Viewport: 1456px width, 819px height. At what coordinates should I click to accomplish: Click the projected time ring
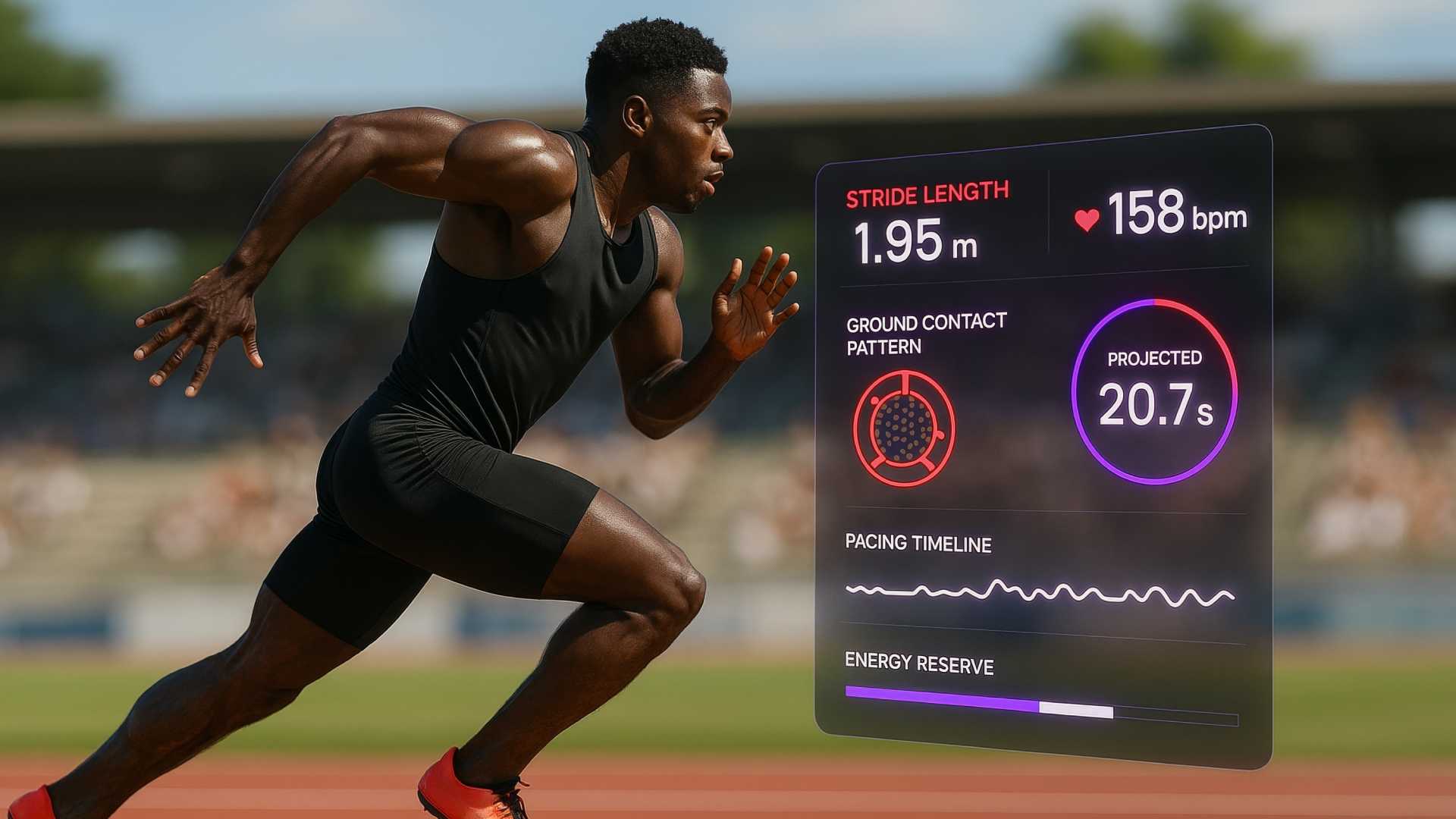[1154, 391]
